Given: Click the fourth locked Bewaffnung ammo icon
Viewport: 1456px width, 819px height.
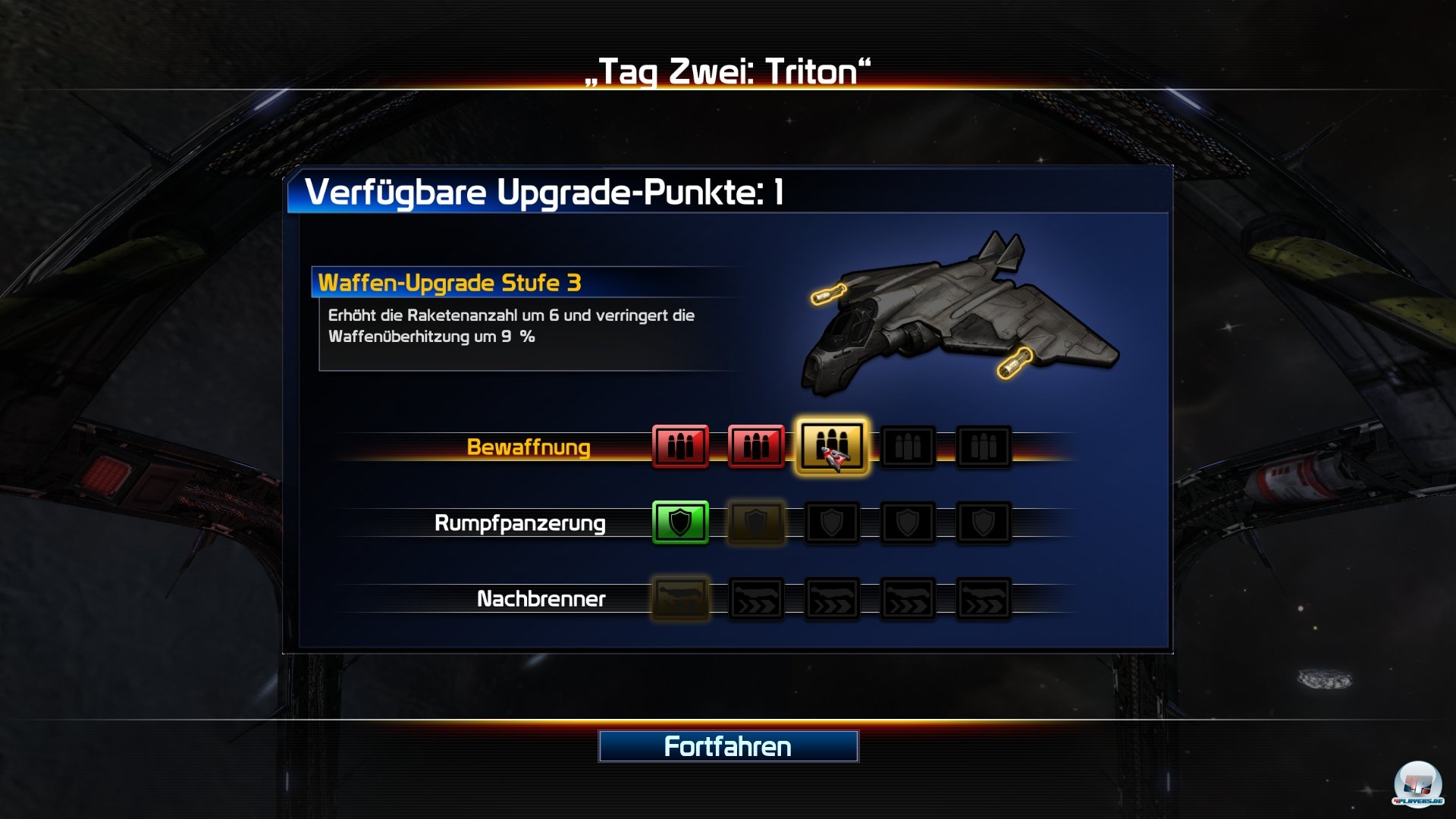Looking at the screenshot, I should click(908, 447).
